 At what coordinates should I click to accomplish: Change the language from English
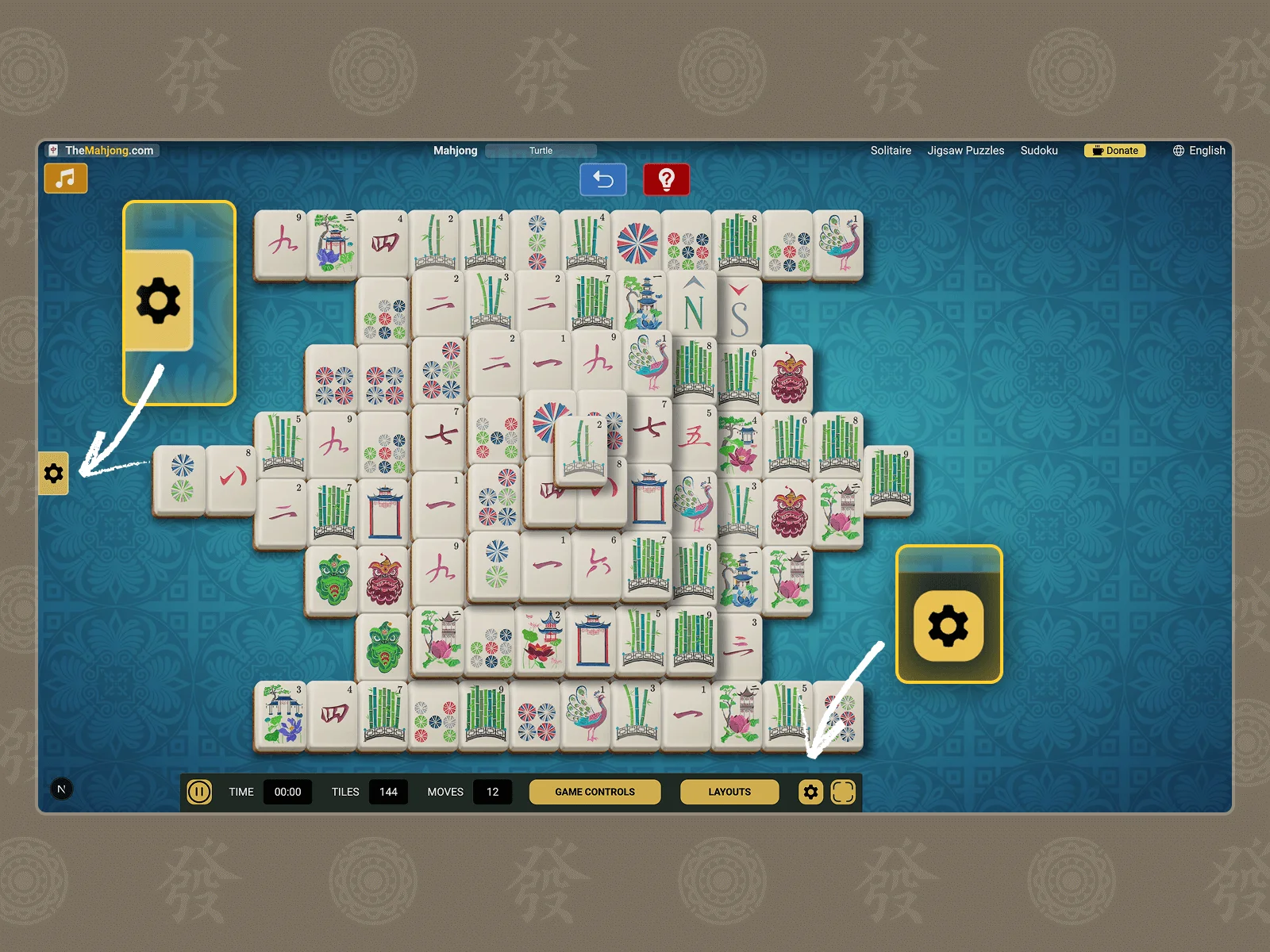click(x=1199, y=151)
